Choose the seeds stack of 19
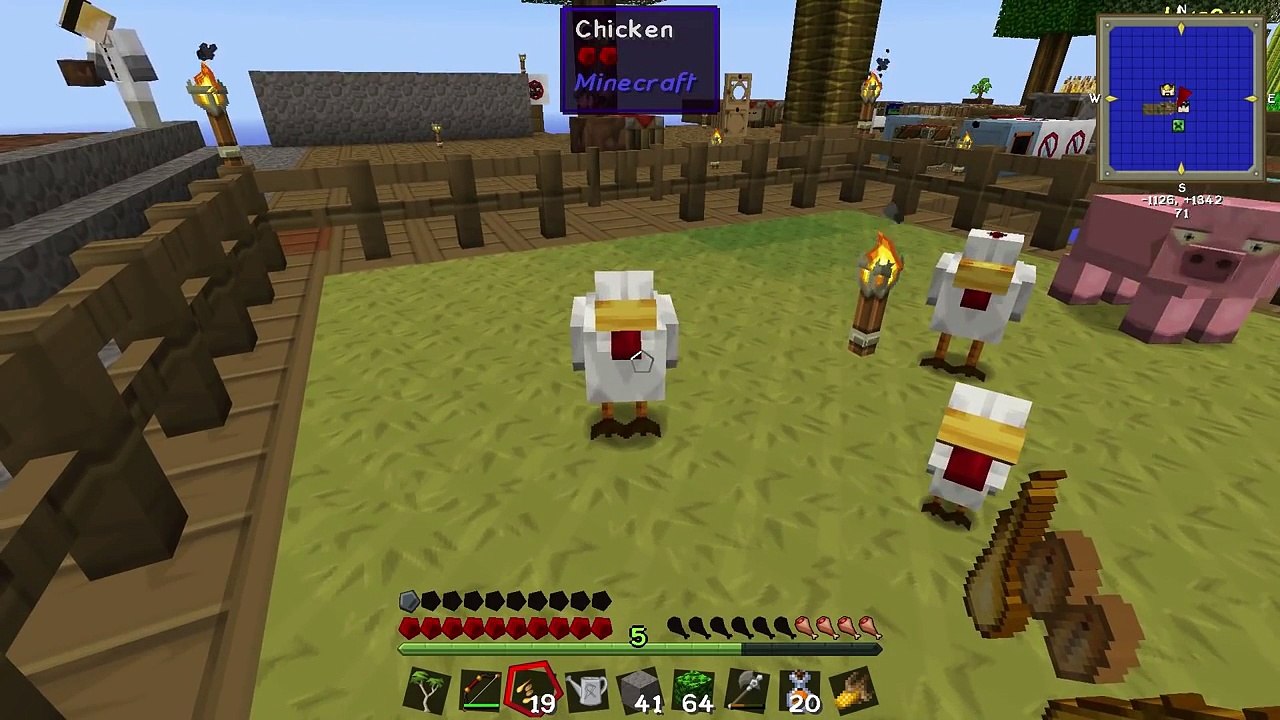 534,690
